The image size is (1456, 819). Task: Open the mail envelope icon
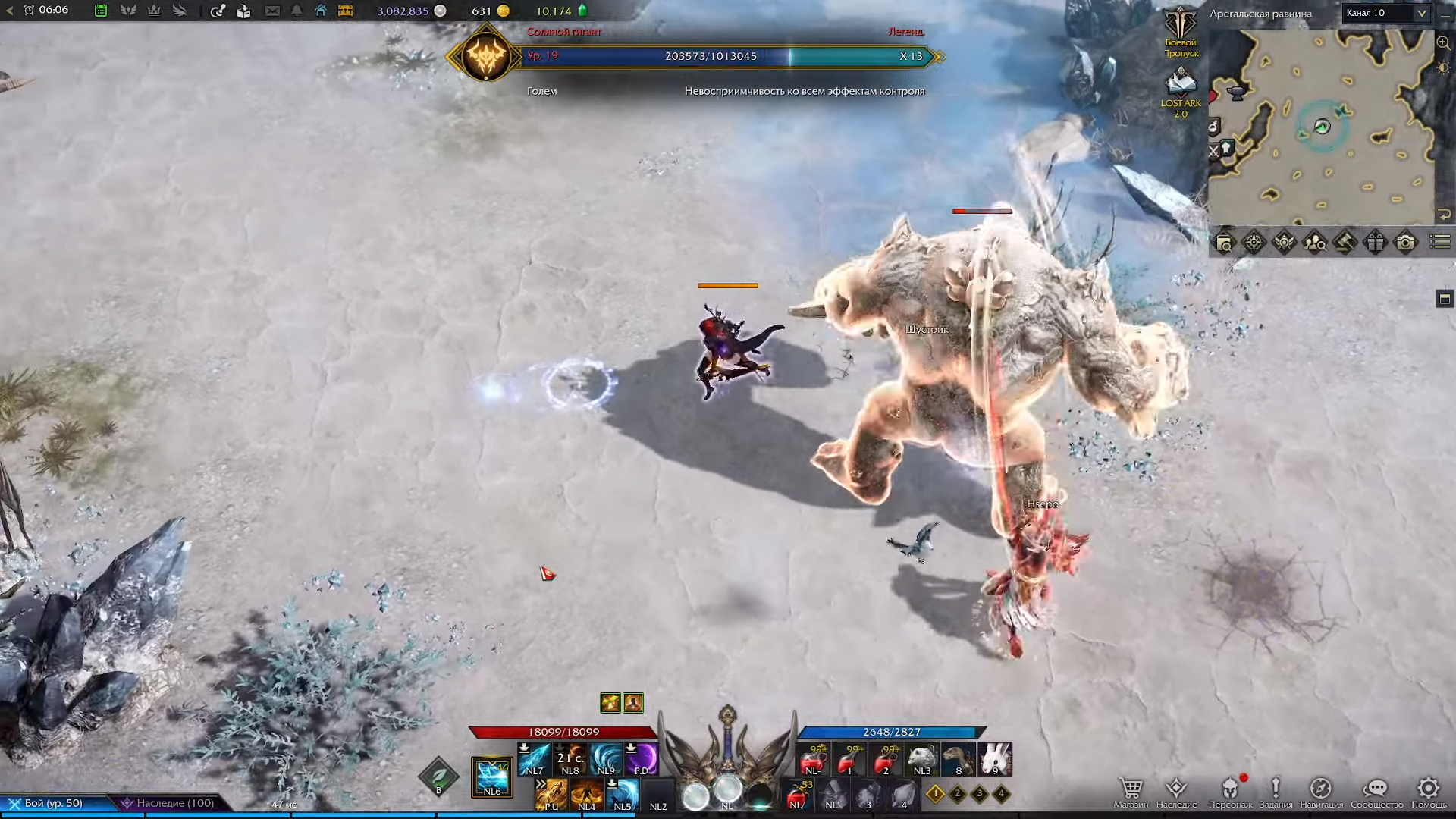[273, 11]
